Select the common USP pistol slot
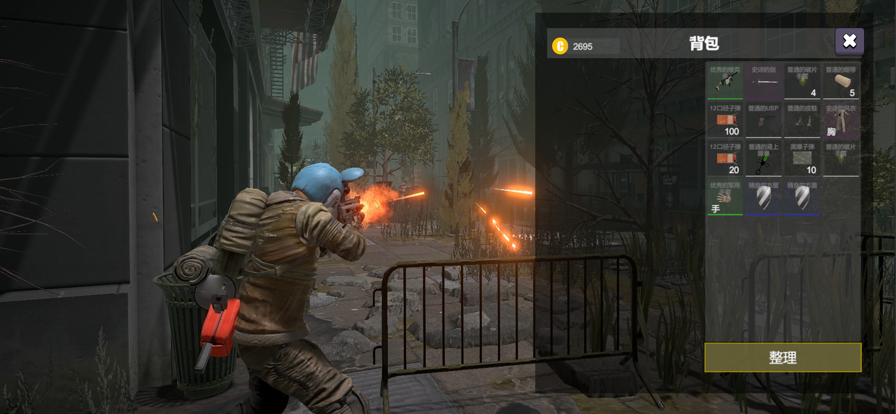The image size is (896, 414). pyautogui.click(x=764, y=119)
